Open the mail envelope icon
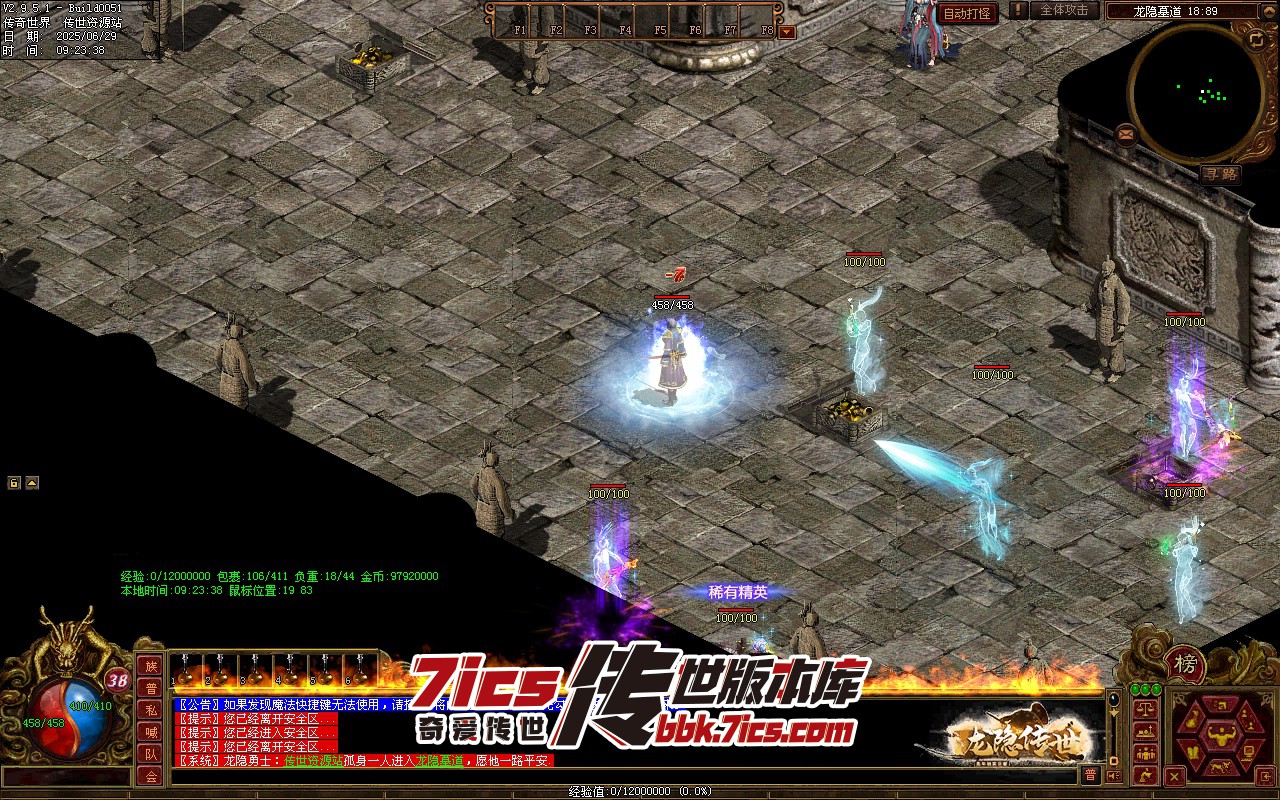 (x=1127, y=132)
